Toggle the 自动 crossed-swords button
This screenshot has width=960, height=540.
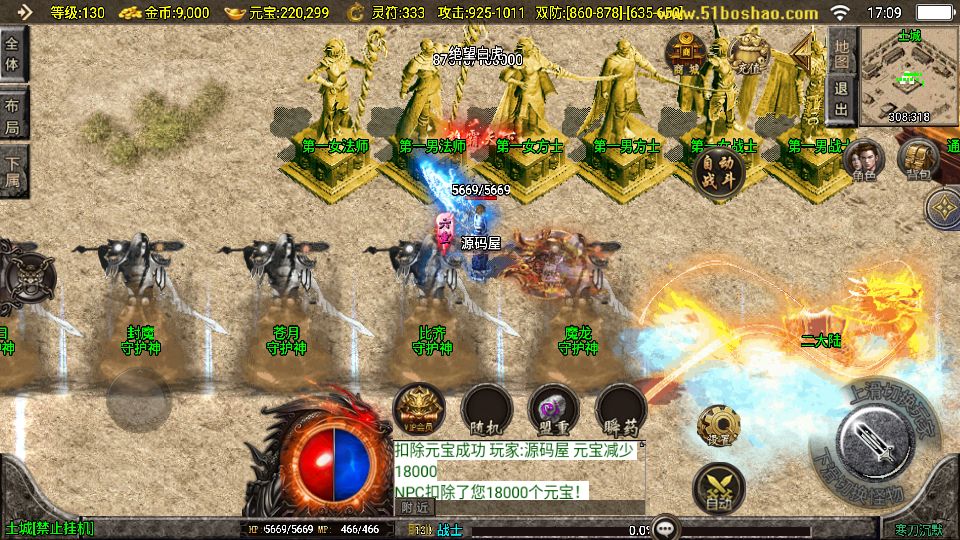(717, 489)
